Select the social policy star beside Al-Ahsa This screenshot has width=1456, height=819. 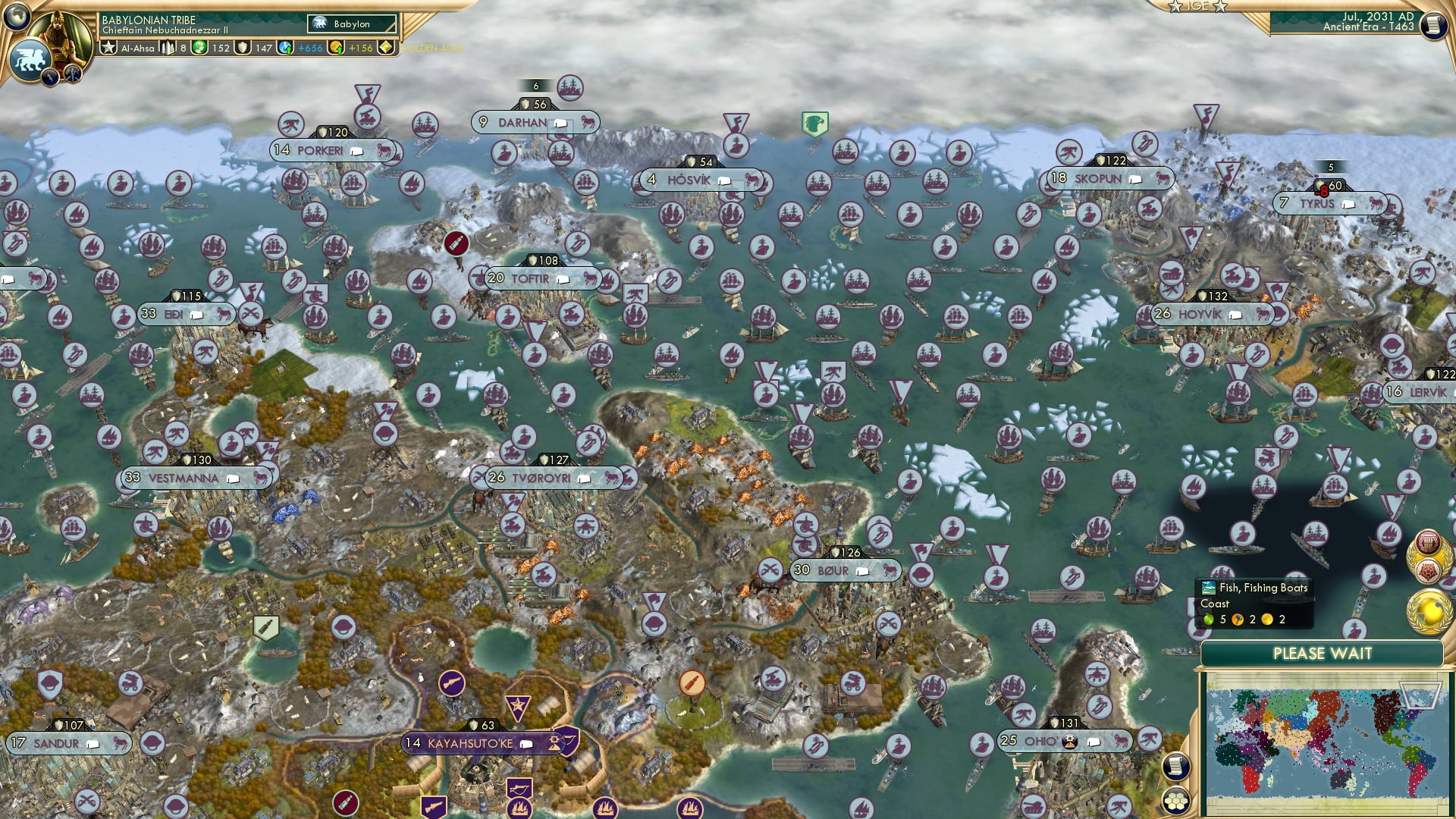tap(110, 47)
